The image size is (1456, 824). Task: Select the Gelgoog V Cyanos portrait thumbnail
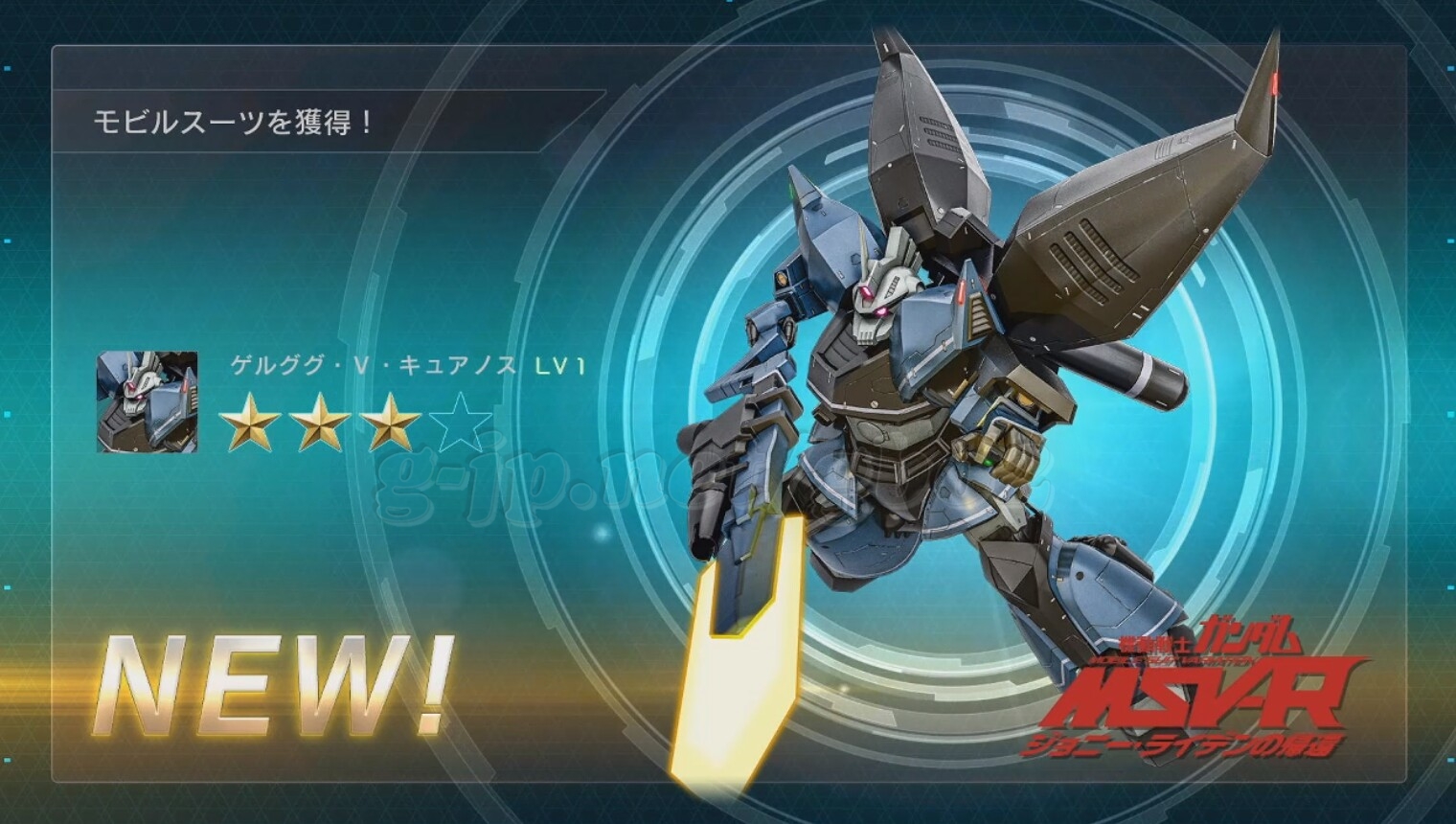coord(148,402)
